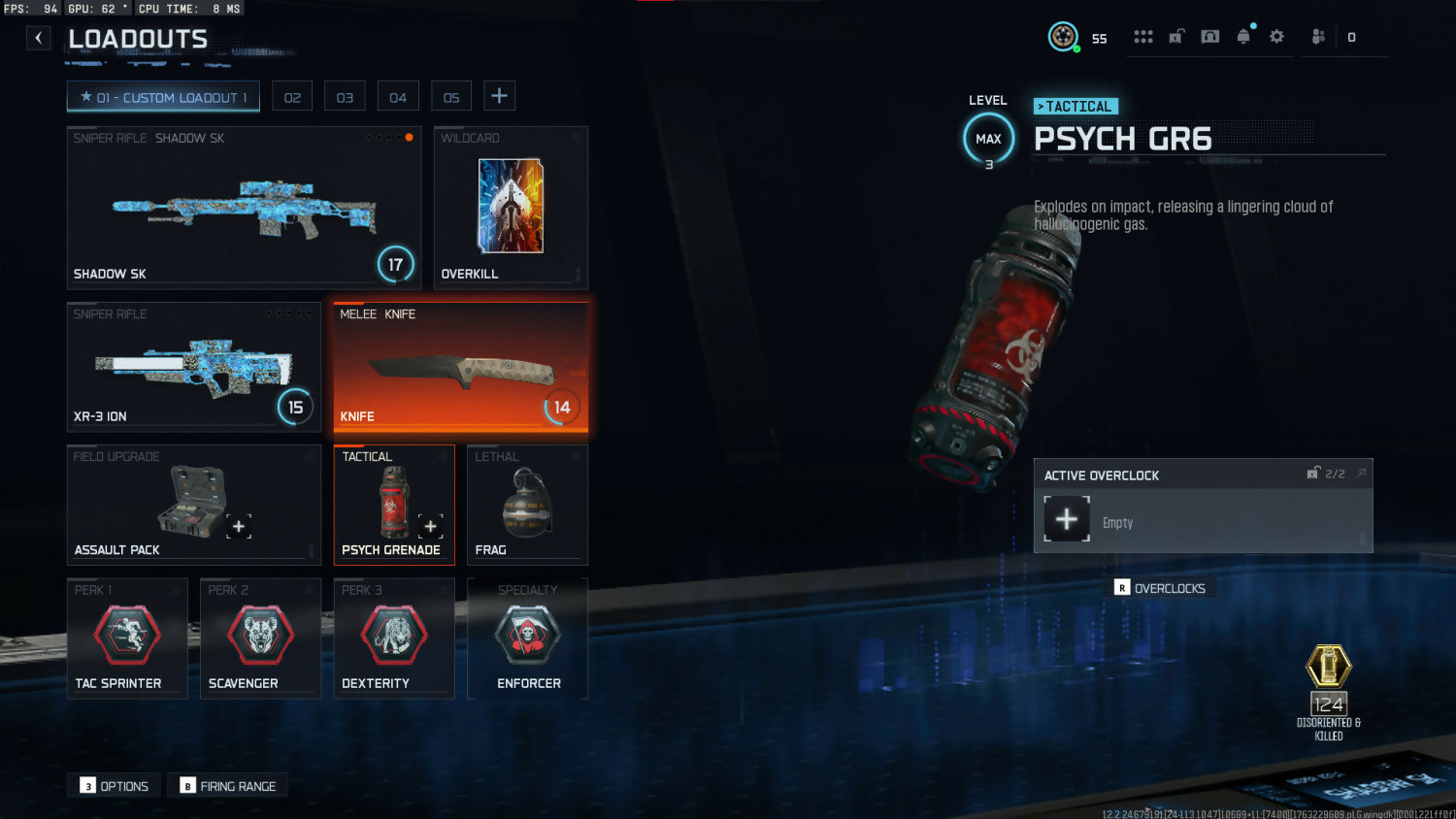Viewport: 1456px width, 819px height.
Task: Switch to loadout 02 tab
Action: click(x=292, y=97)
